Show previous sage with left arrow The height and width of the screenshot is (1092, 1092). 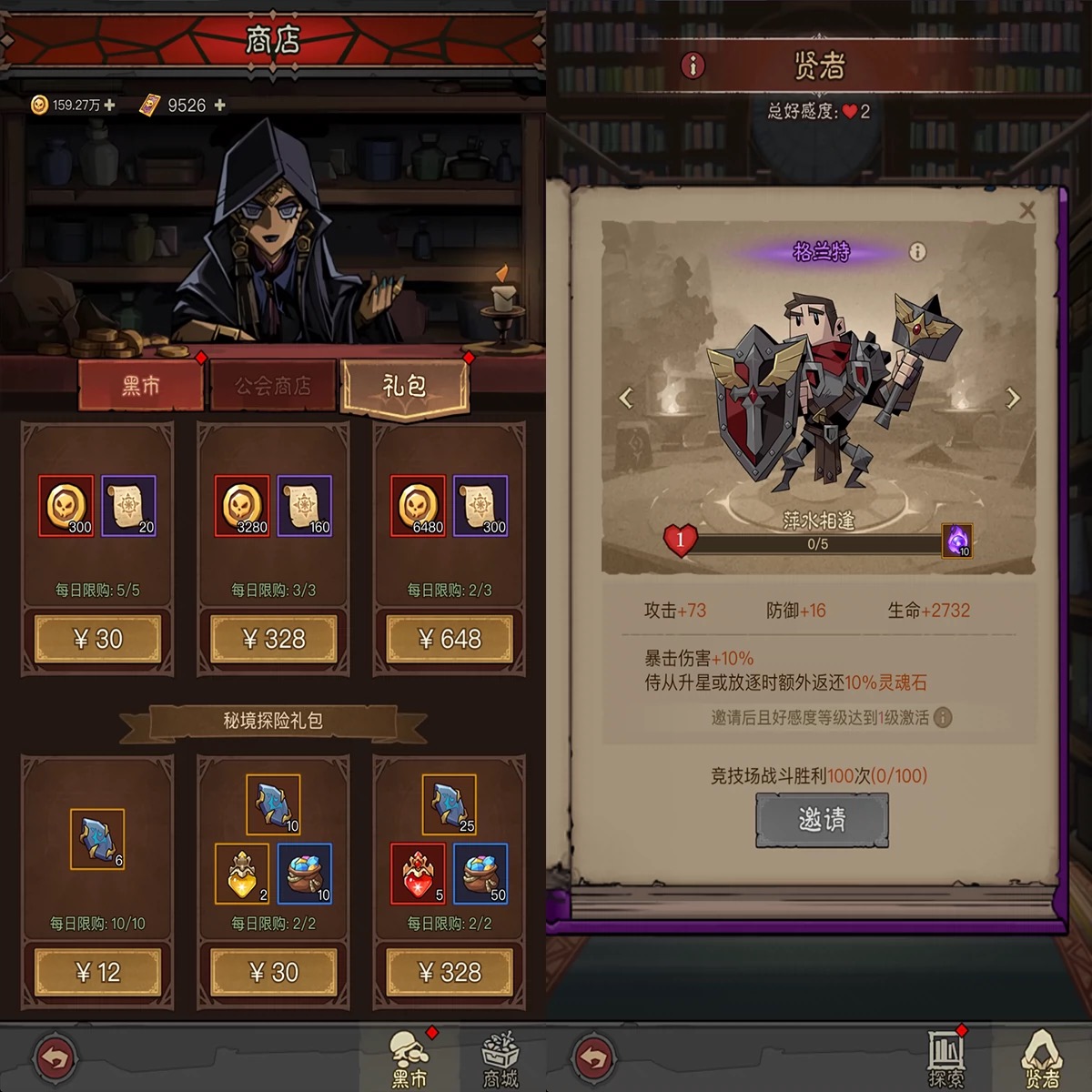coord(626,398)
